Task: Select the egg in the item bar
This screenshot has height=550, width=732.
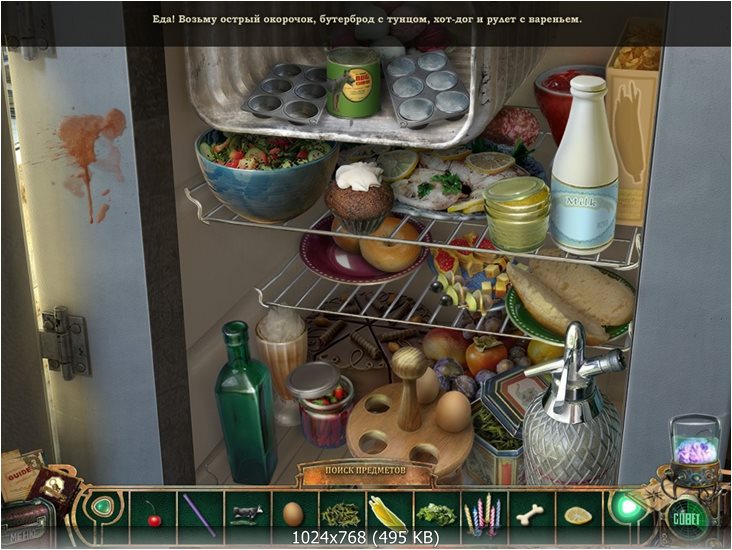Action: [x=293, y=514]
